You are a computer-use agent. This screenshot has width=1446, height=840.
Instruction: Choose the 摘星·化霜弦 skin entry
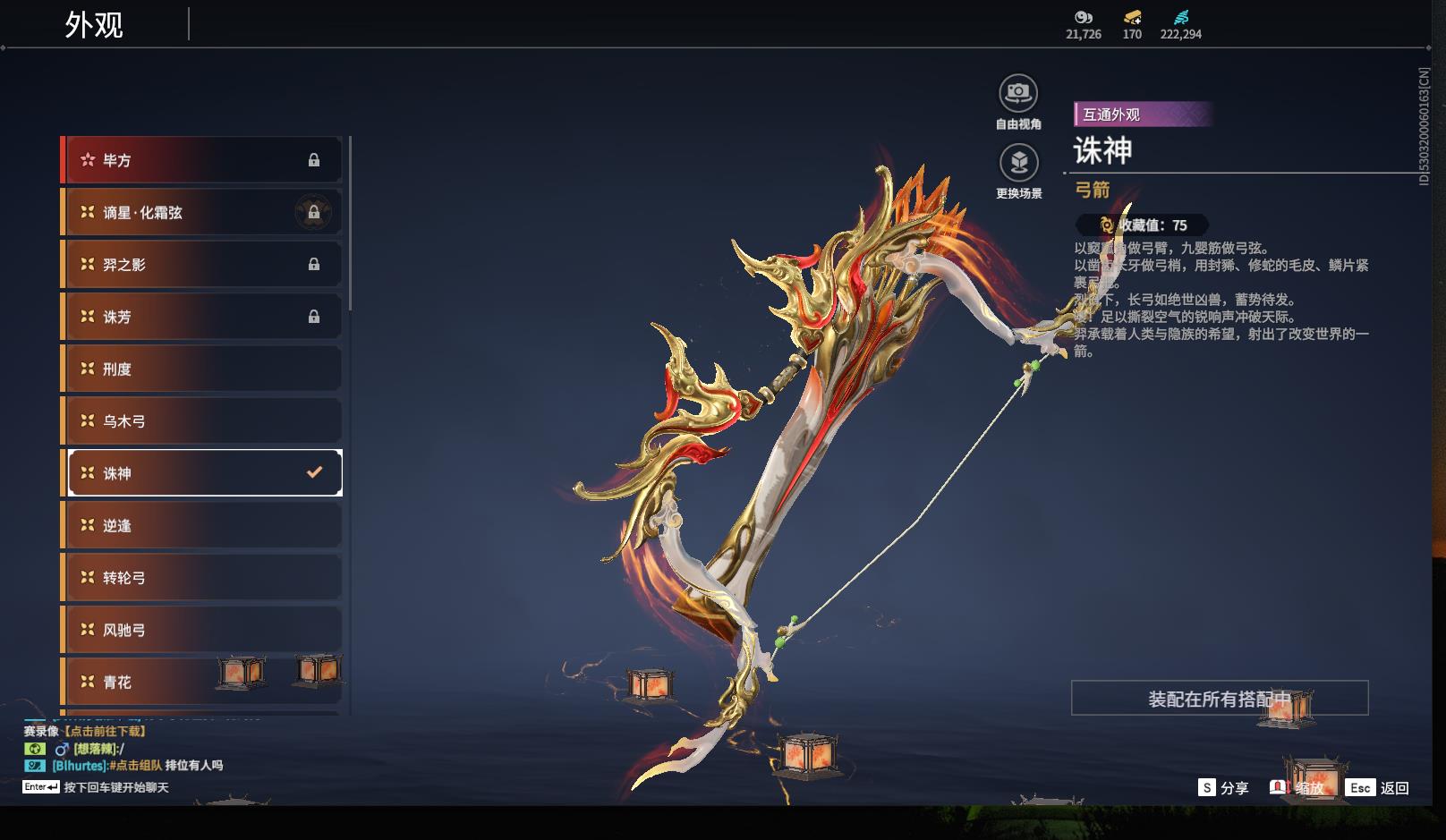coord(201,213)
